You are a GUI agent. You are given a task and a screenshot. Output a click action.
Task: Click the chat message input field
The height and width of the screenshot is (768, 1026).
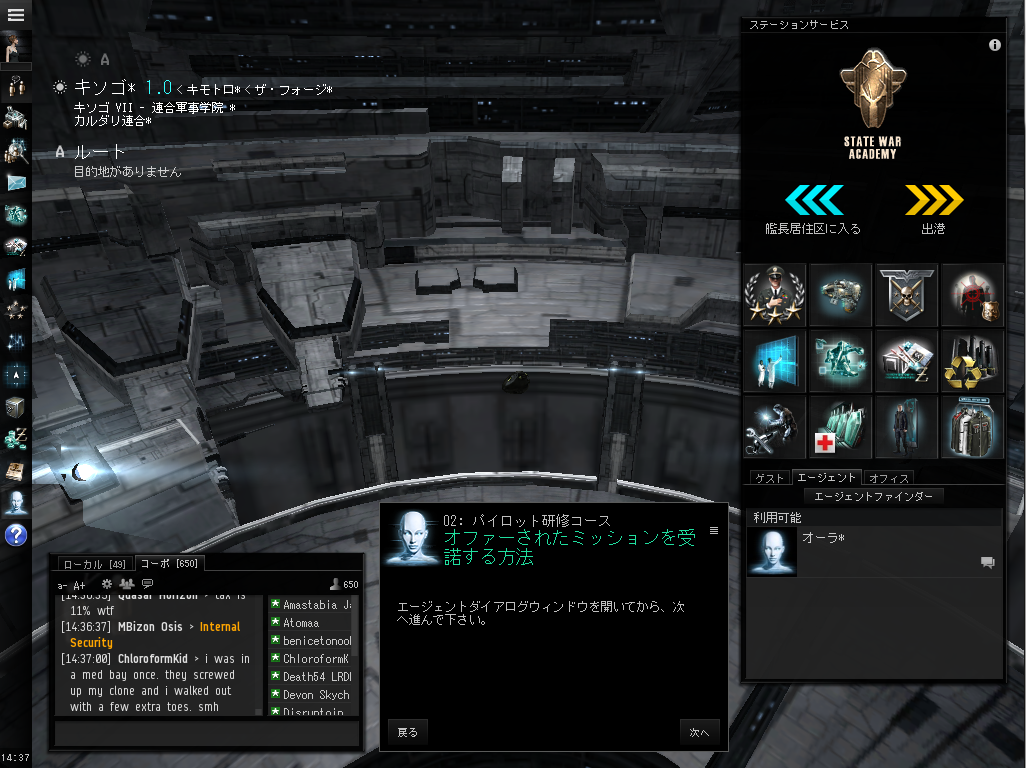tap(207, 733)
